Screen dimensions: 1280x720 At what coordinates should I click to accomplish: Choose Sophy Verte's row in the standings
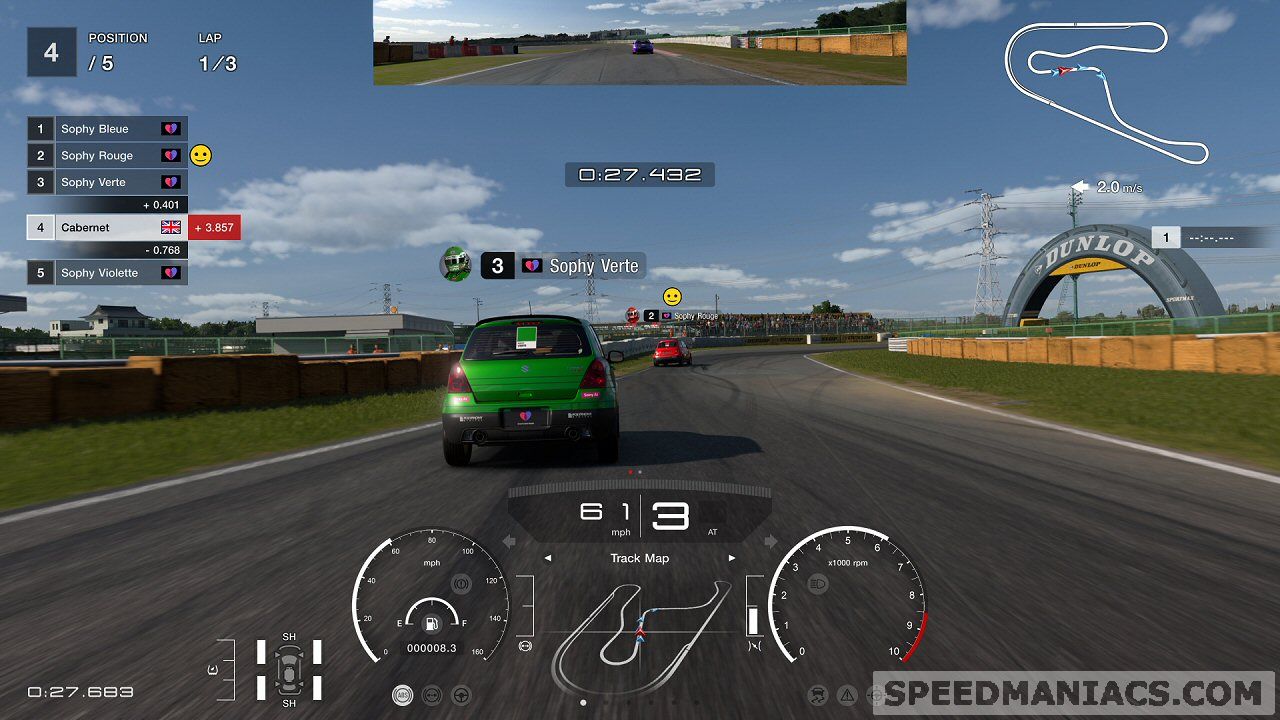point(107,182)
